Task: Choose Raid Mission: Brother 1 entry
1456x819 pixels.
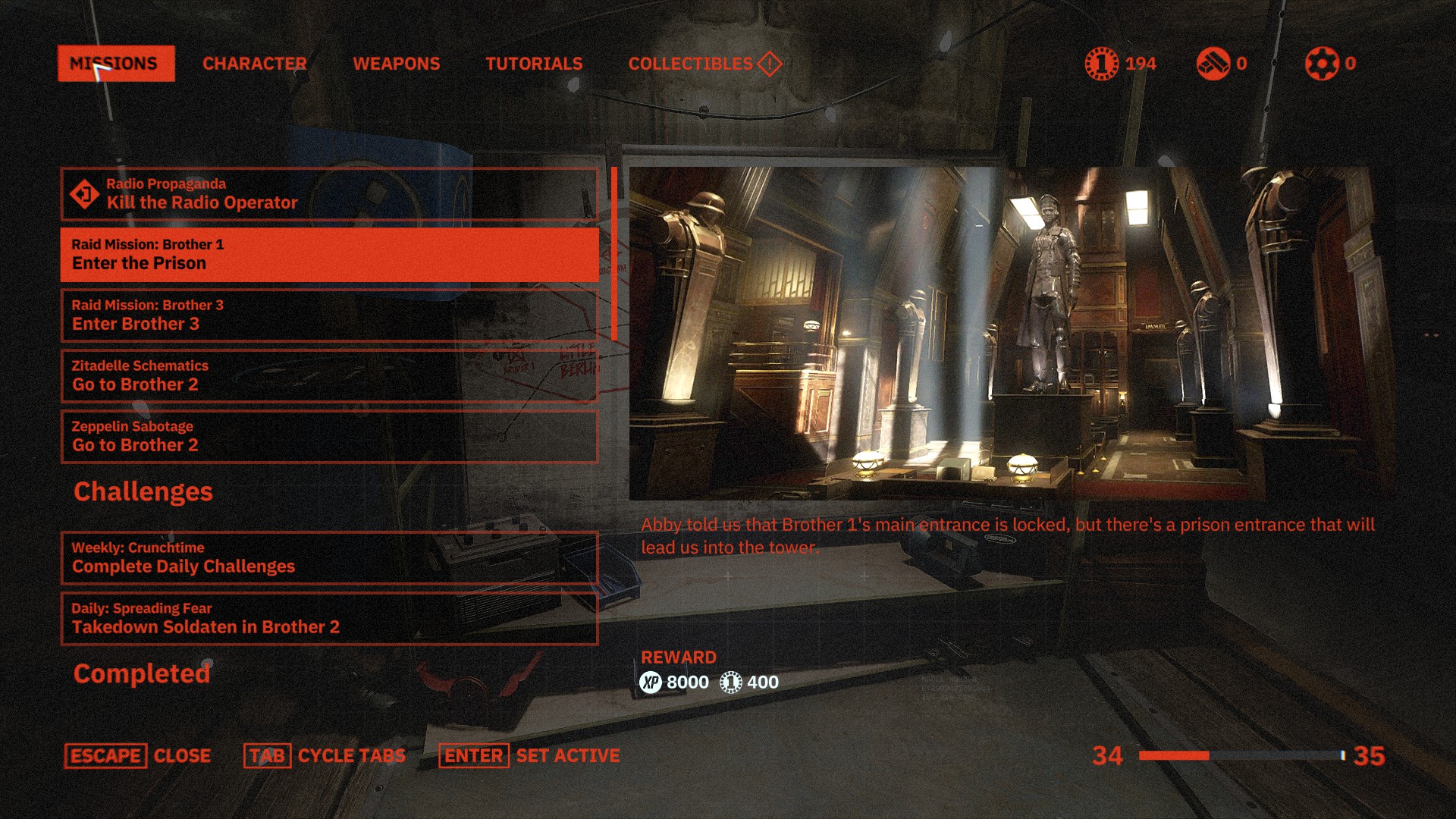Action: 329,255
